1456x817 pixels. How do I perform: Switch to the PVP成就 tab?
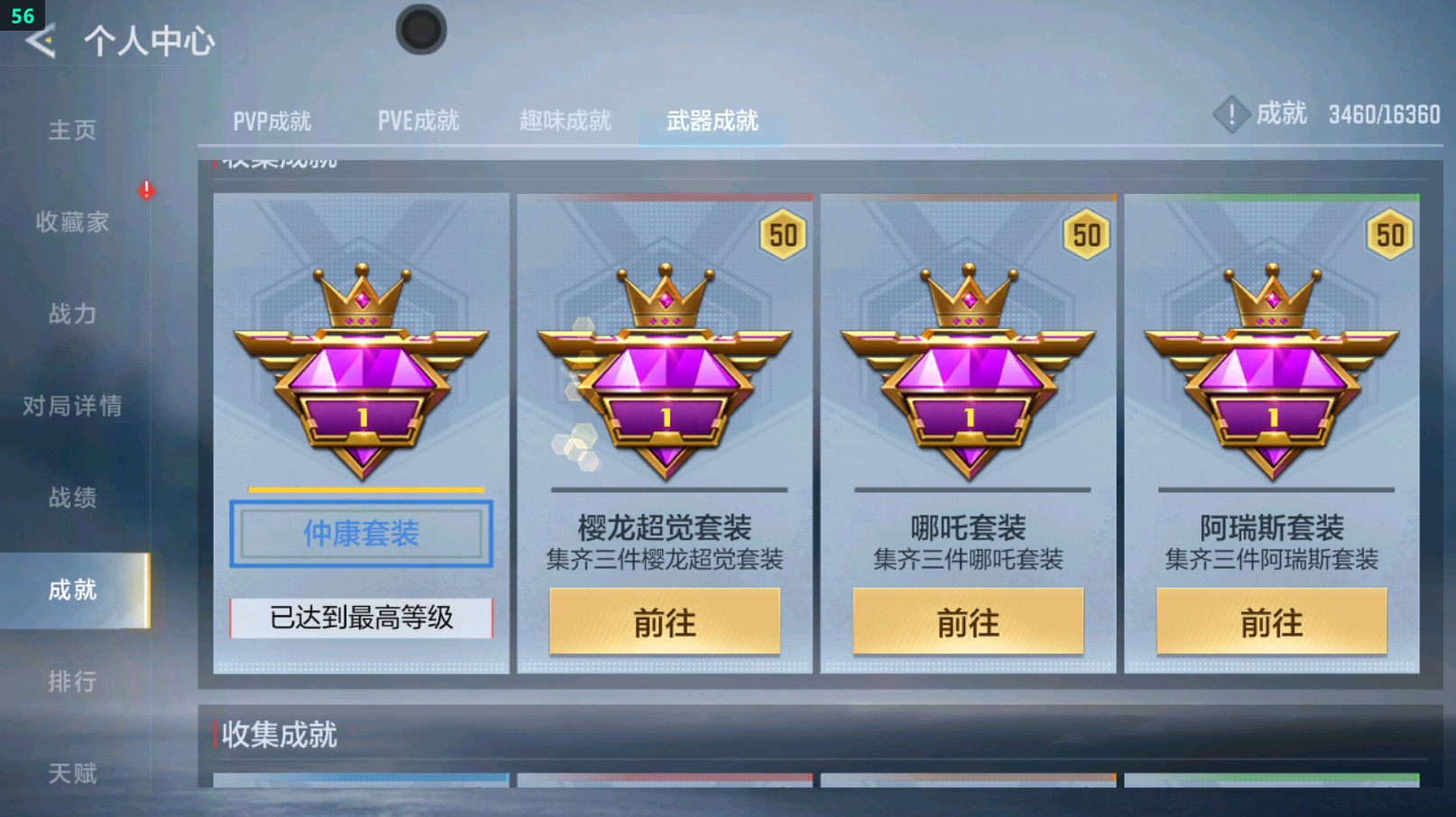[274, 121]
